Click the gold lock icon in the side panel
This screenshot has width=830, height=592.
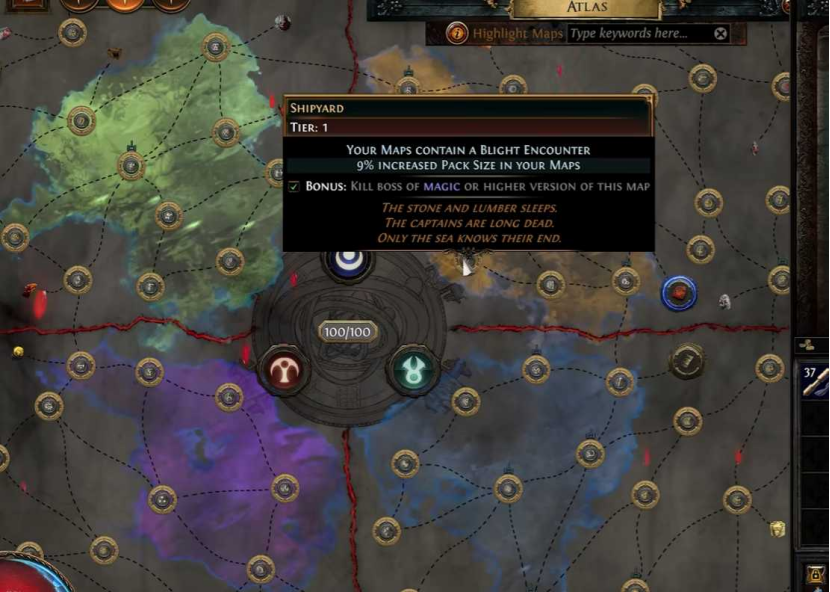815,576
